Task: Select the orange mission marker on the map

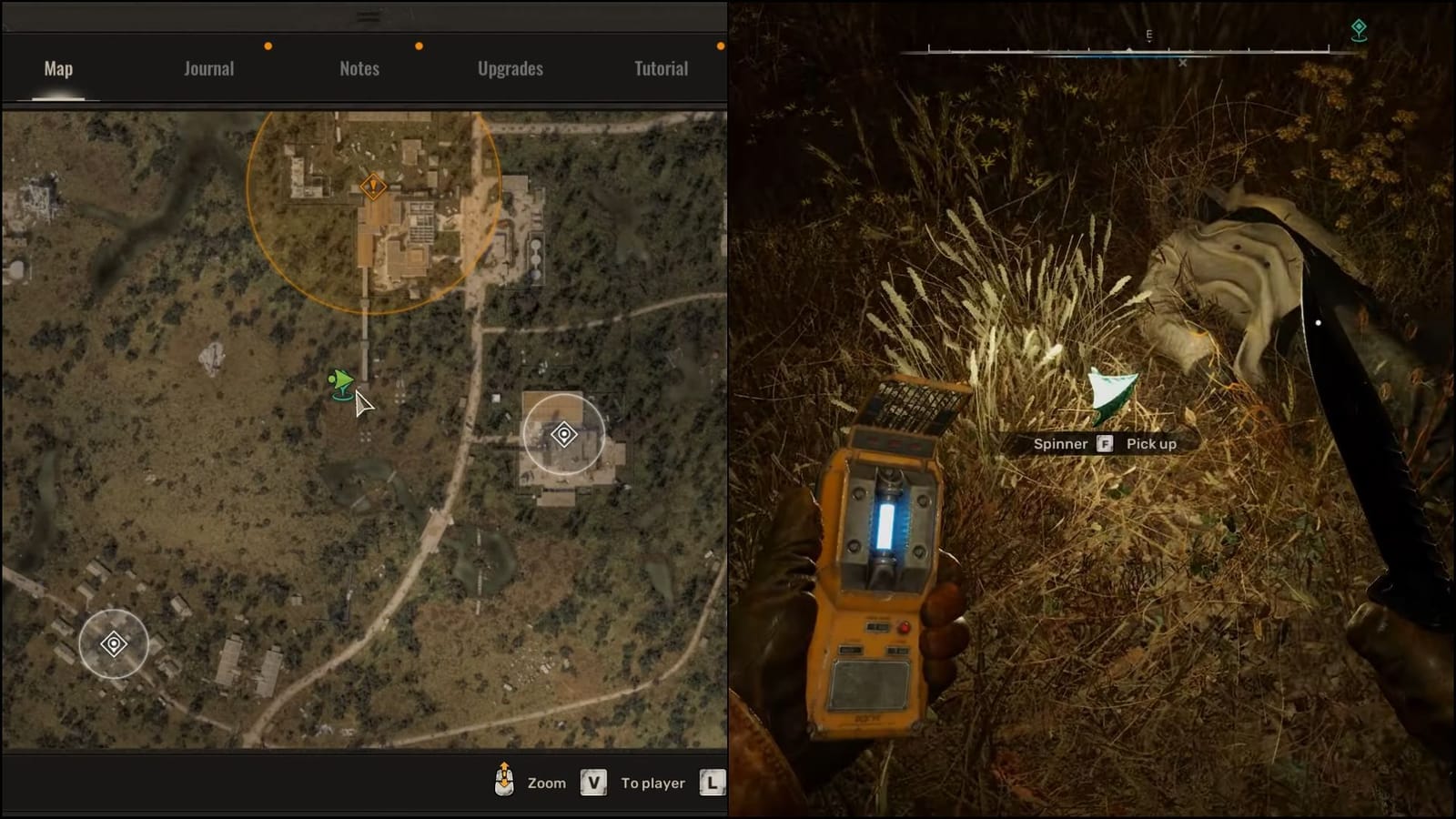Action: pyautogui.click(x=373, y=185)
